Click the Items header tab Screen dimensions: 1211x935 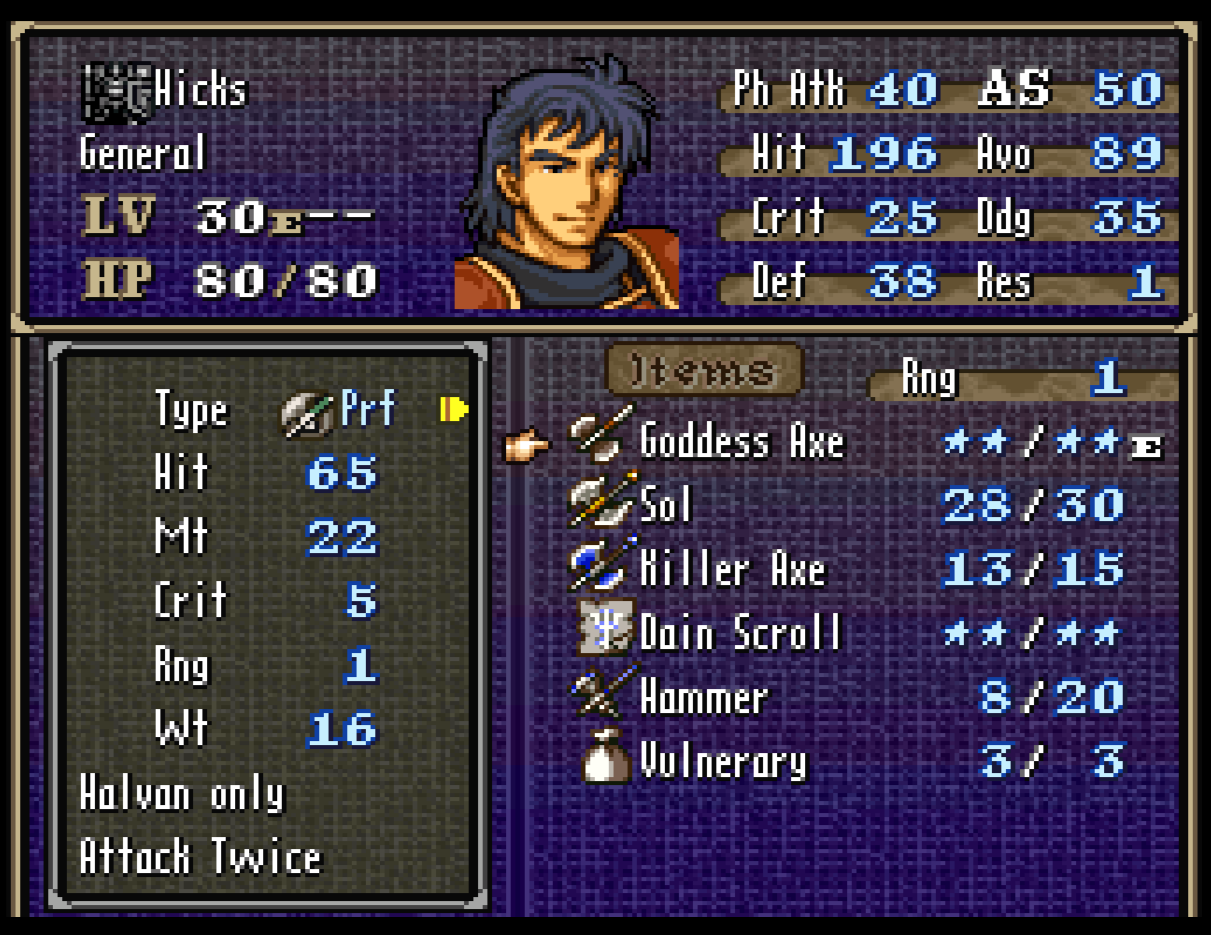tap(704, 372)
